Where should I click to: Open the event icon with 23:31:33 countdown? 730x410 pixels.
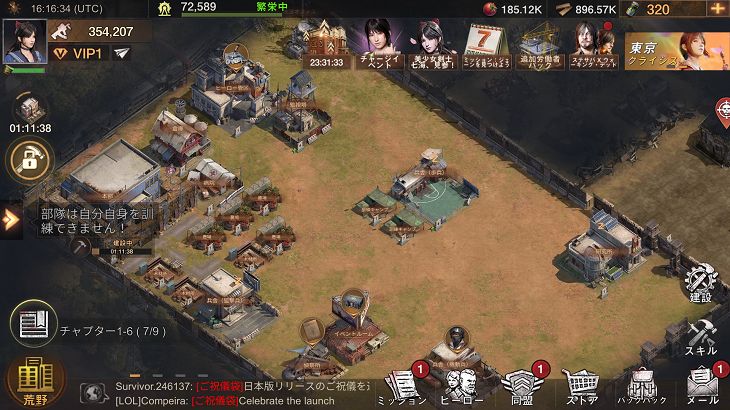tap(326, 45)
